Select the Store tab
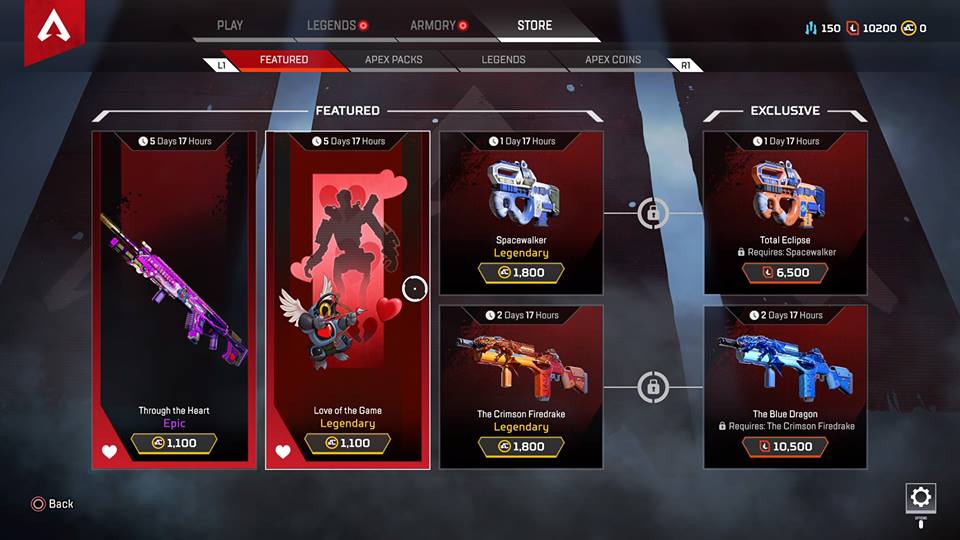The width and height of the screenshot is (960, 540). click(535, 25)
